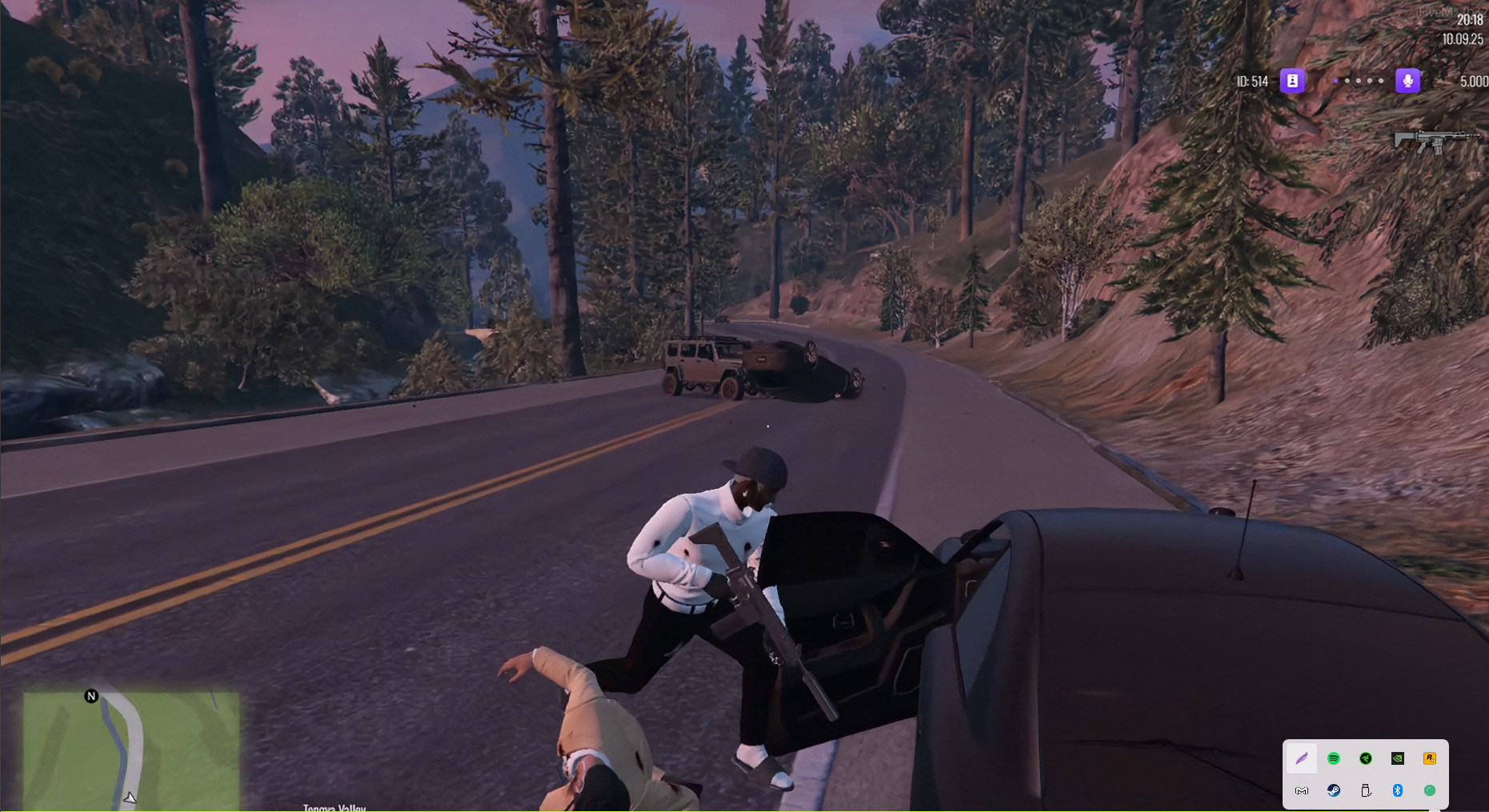This screenshot has height=812, width=1489.
Task: Open the Steam tray icon
Action: [x=1334, y=790]
